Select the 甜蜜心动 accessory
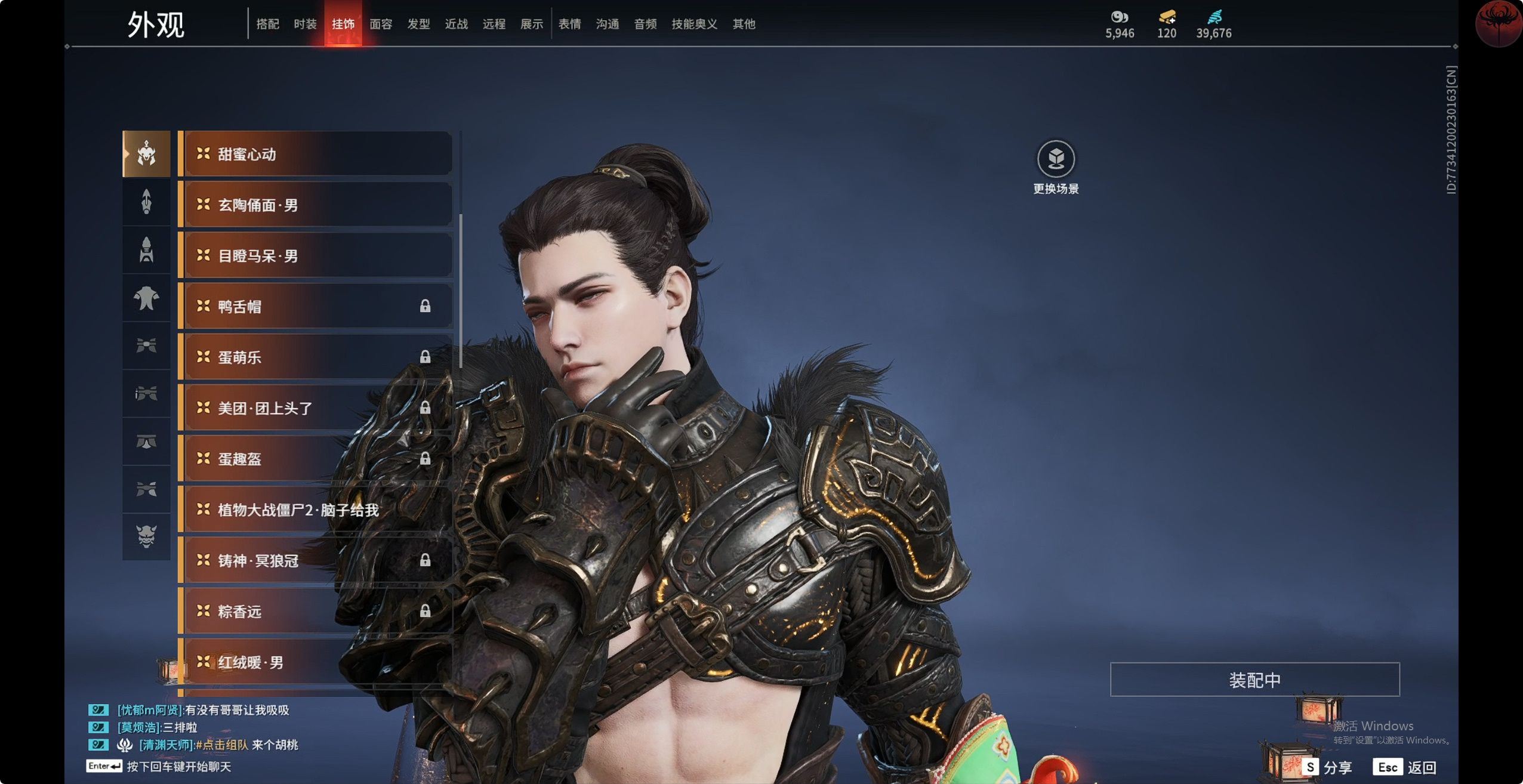Screen dimensions: 1523x784 316,154
